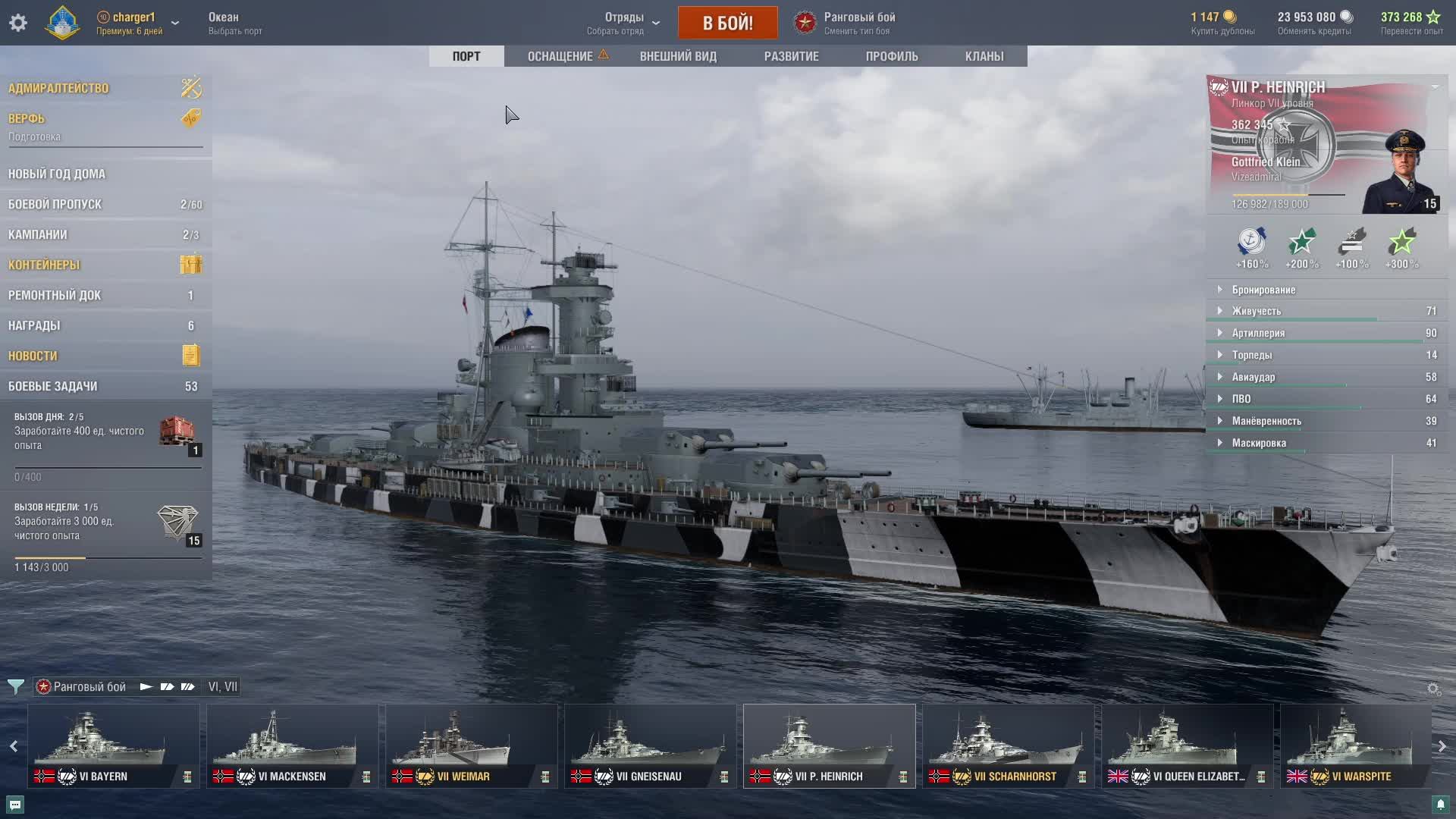Open the settings gear menu

coord(18,23)
